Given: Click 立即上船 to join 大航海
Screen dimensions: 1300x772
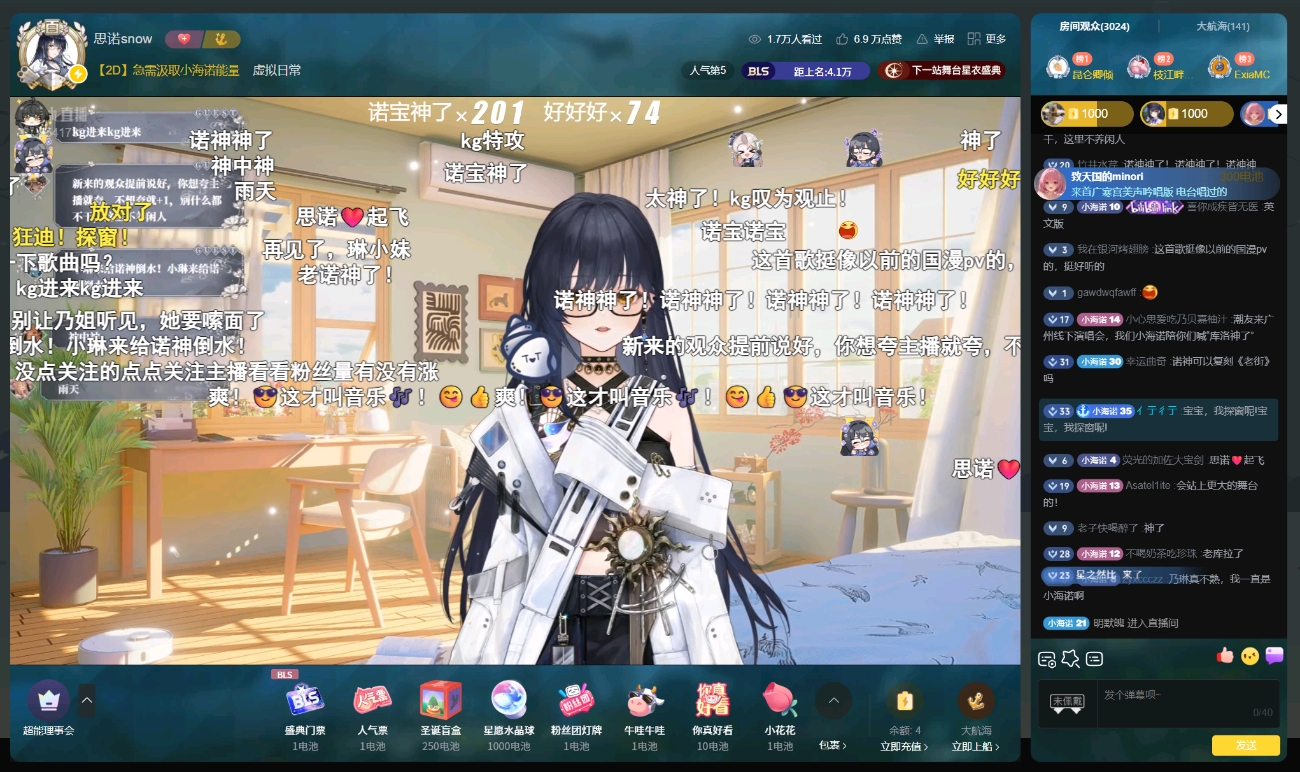Looking at the screenshot, I should pos(976,746).
